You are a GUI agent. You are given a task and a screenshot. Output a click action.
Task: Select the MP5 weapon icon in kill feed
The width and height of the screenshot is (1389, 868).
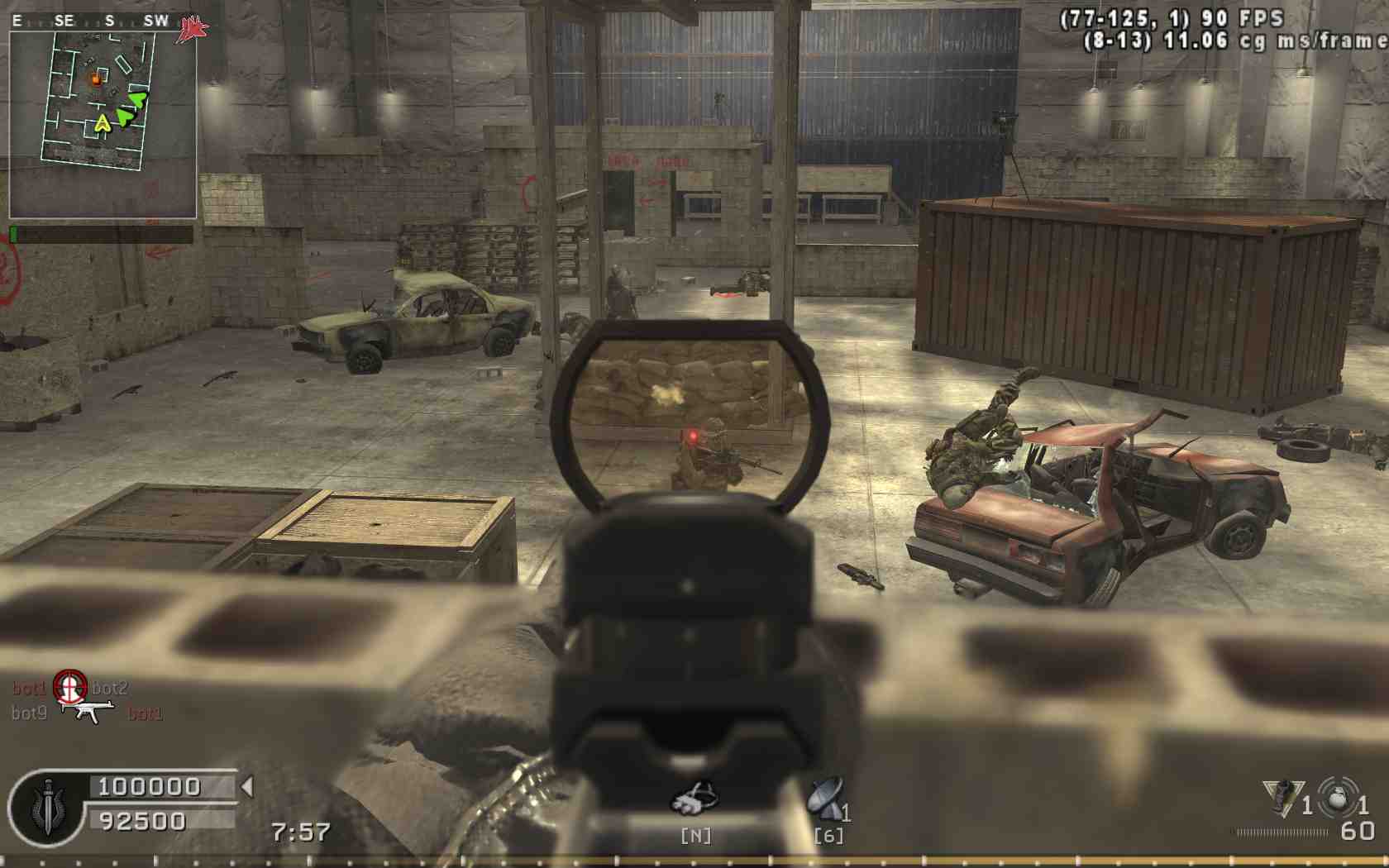tap(88, 711)
